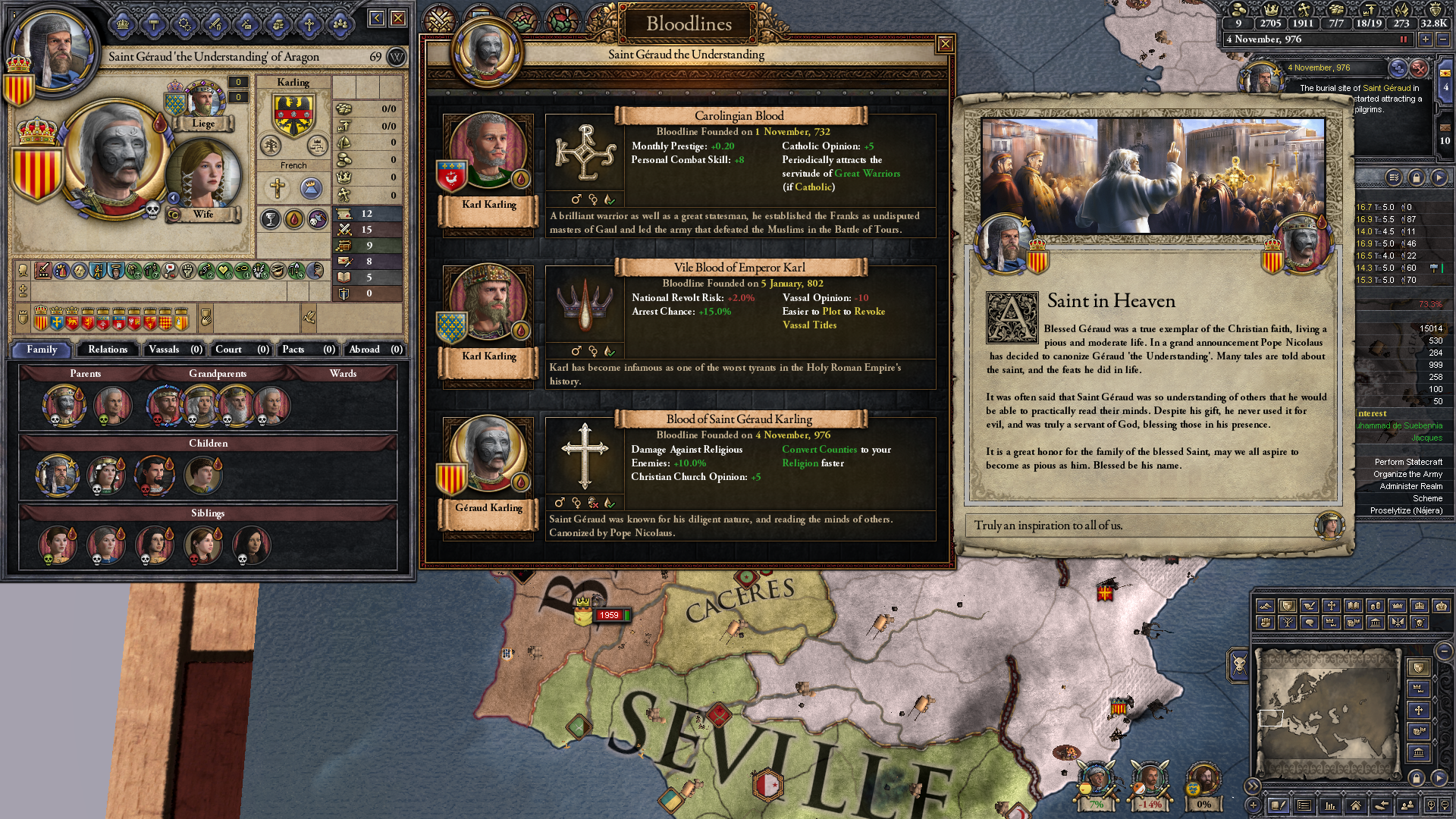Switch to the Relations tab
1456x819 pixels.
pyautogui.click(x=108, y=350)
